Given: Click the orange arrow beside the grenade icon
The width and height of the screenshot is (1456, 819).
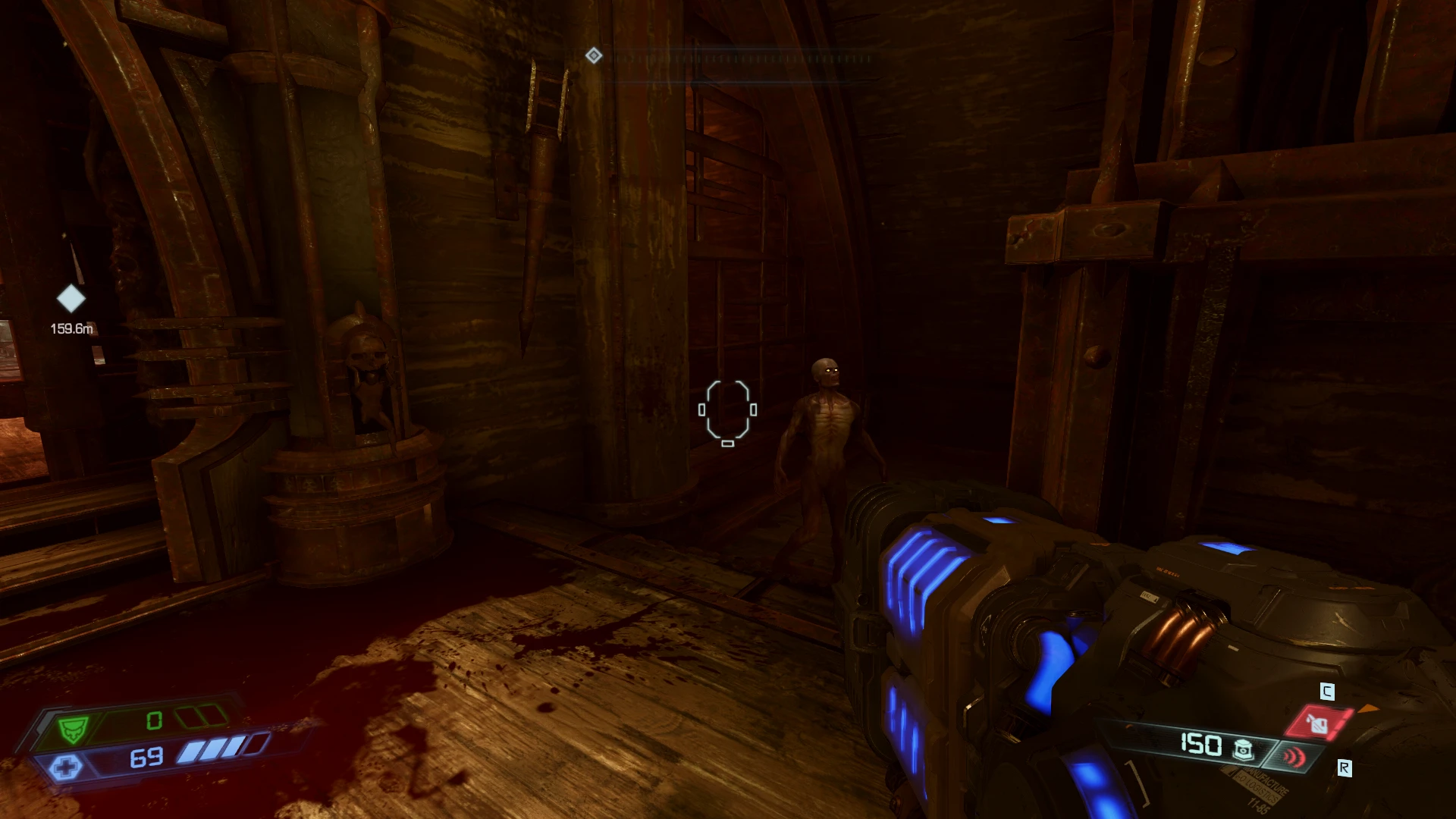Looking at the screenshot, I should pyautogui.click(x=1368, y=709).
